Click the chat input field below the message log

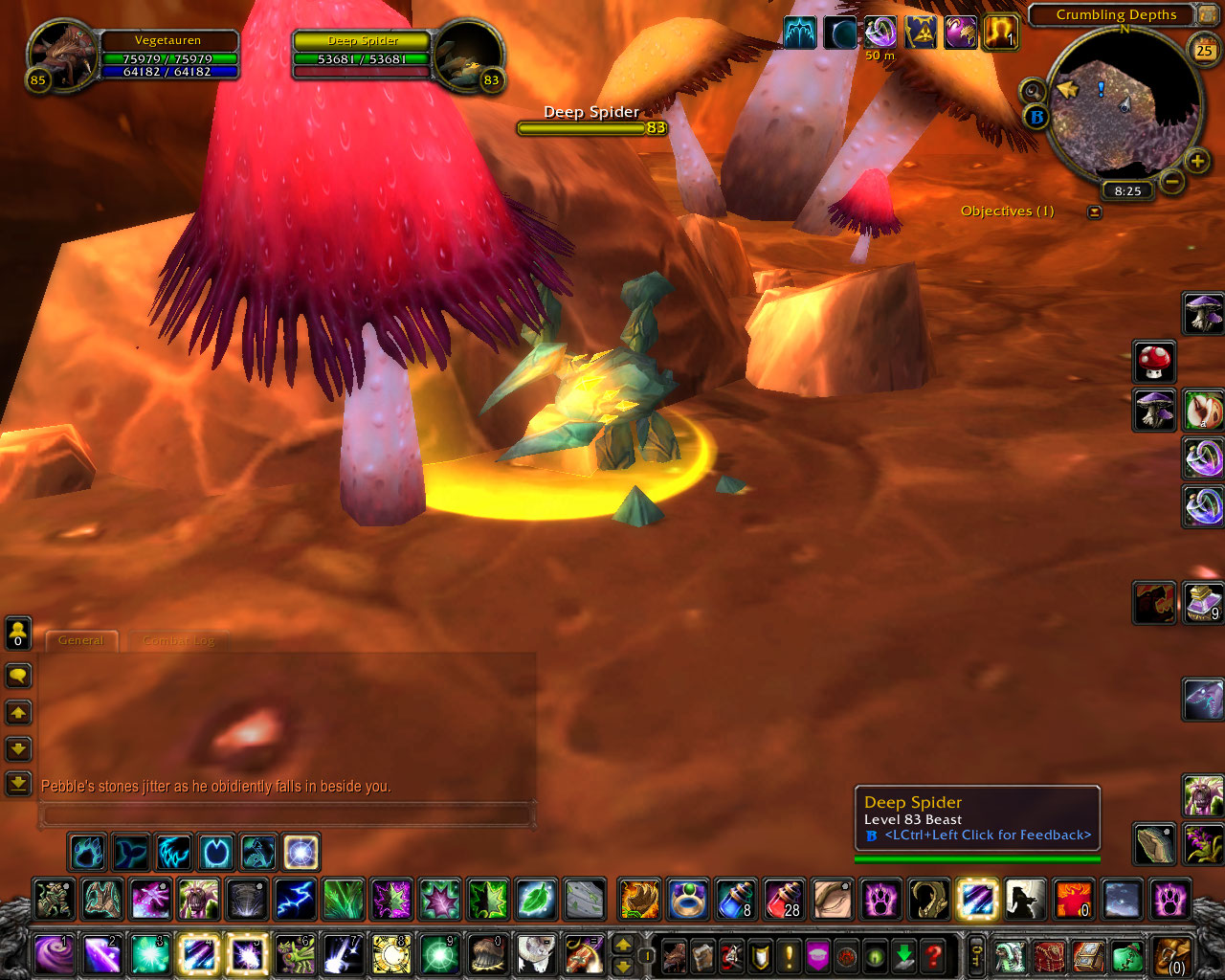[x=287, y=813]
